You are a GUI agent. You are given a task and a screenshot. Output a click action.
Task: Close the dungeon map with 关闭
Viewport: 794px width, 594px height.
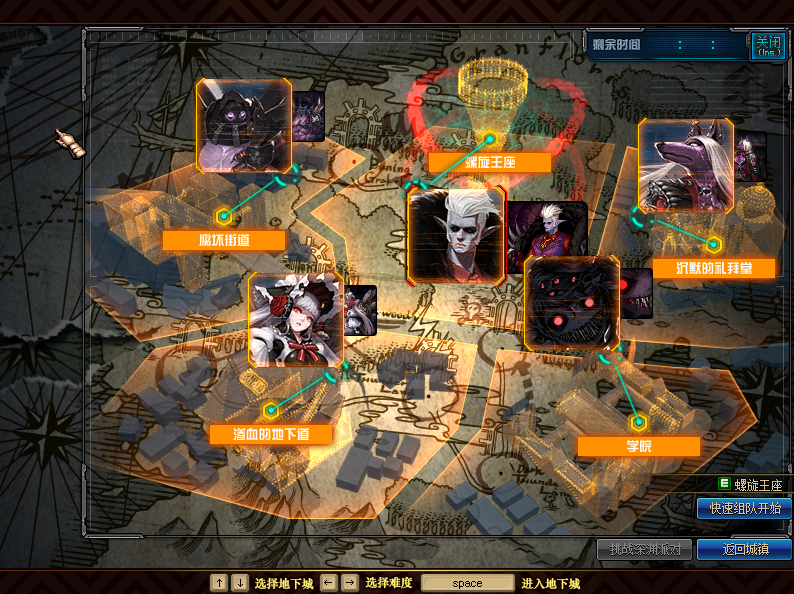pos(765,46)
